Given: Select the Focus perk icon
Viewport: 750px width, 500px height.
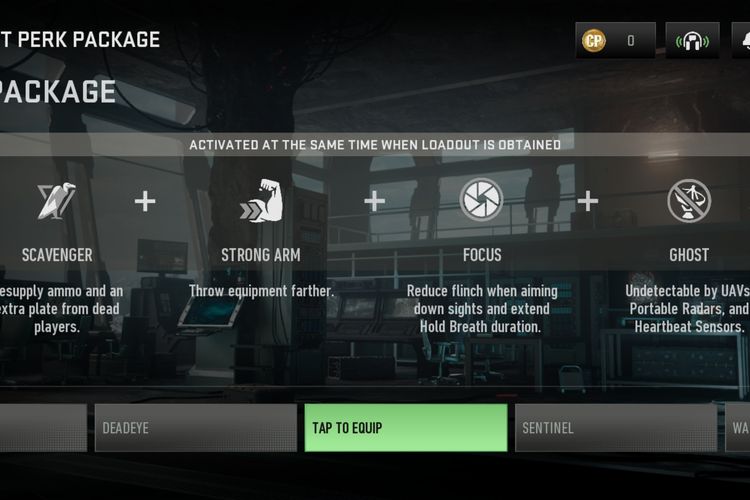Looking at the screenshot, I should (481, 200).
